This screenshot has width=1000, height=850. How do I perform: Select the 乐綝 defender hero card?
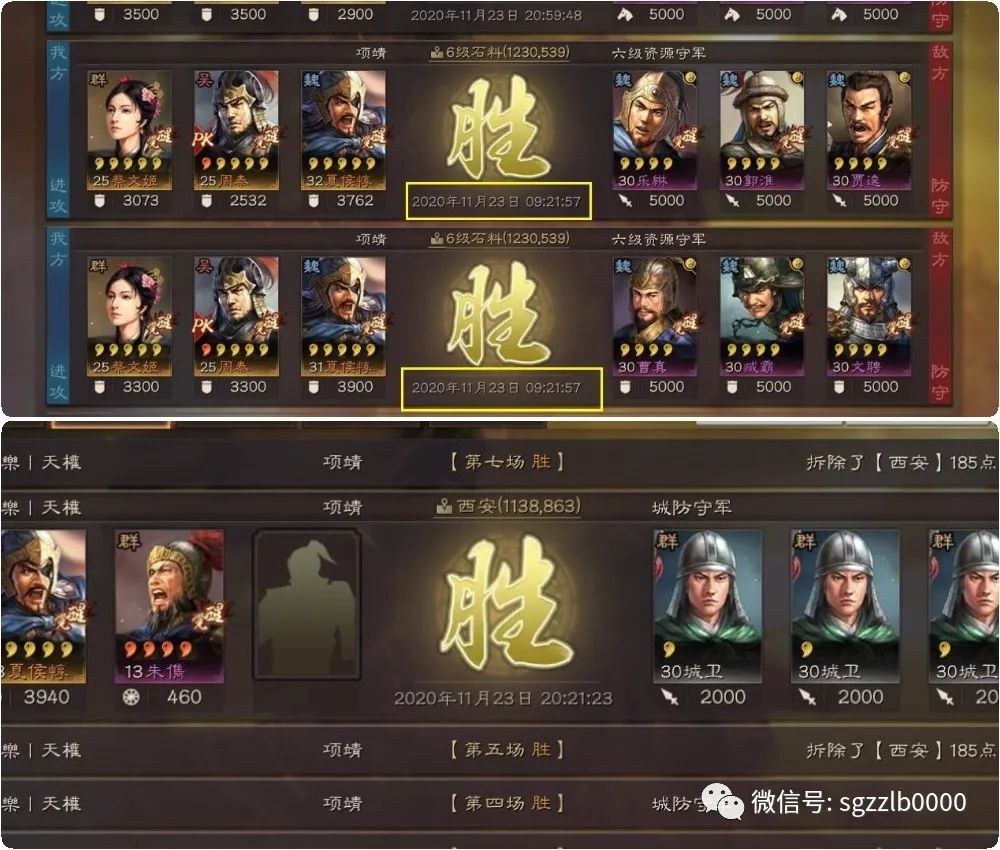pos(655,130)
